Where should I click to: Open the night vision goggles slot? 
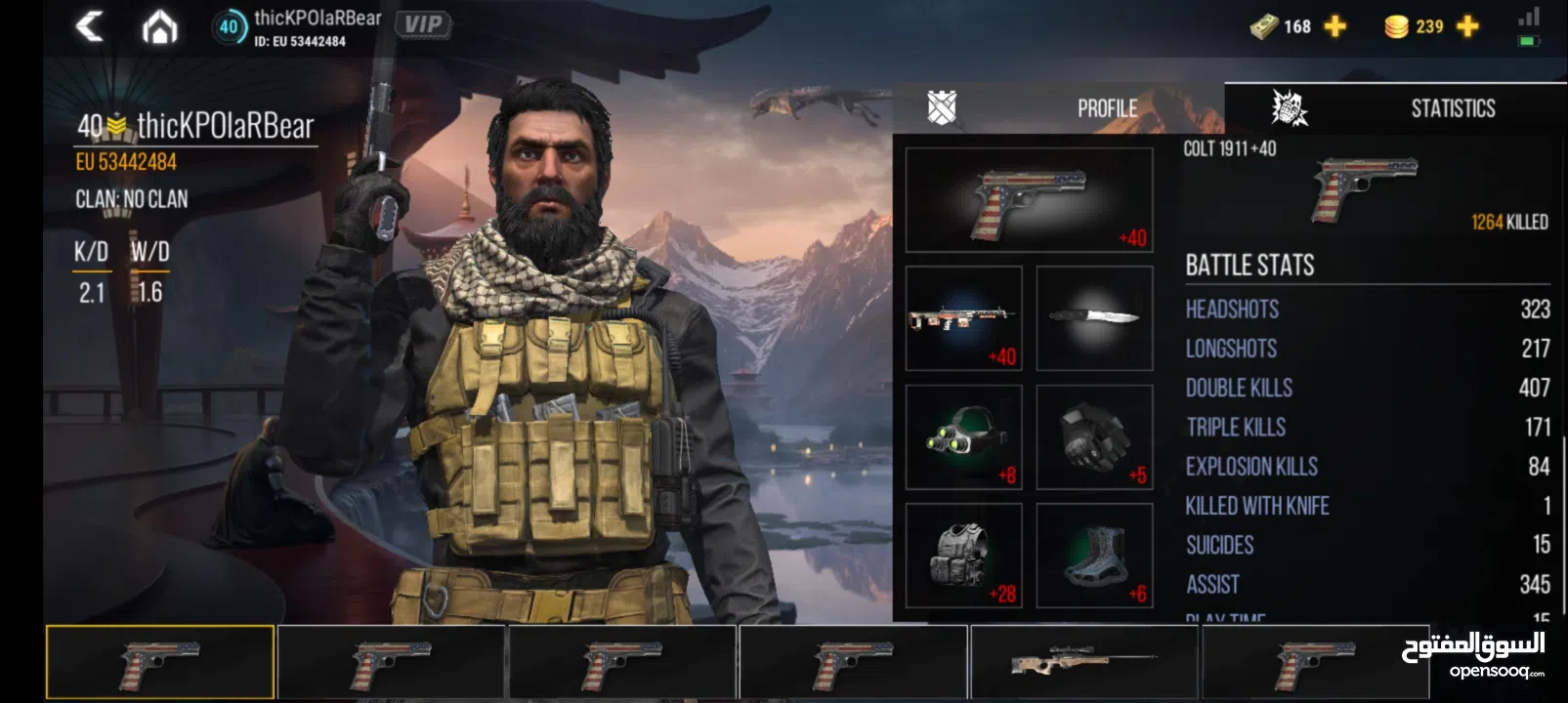962,436
